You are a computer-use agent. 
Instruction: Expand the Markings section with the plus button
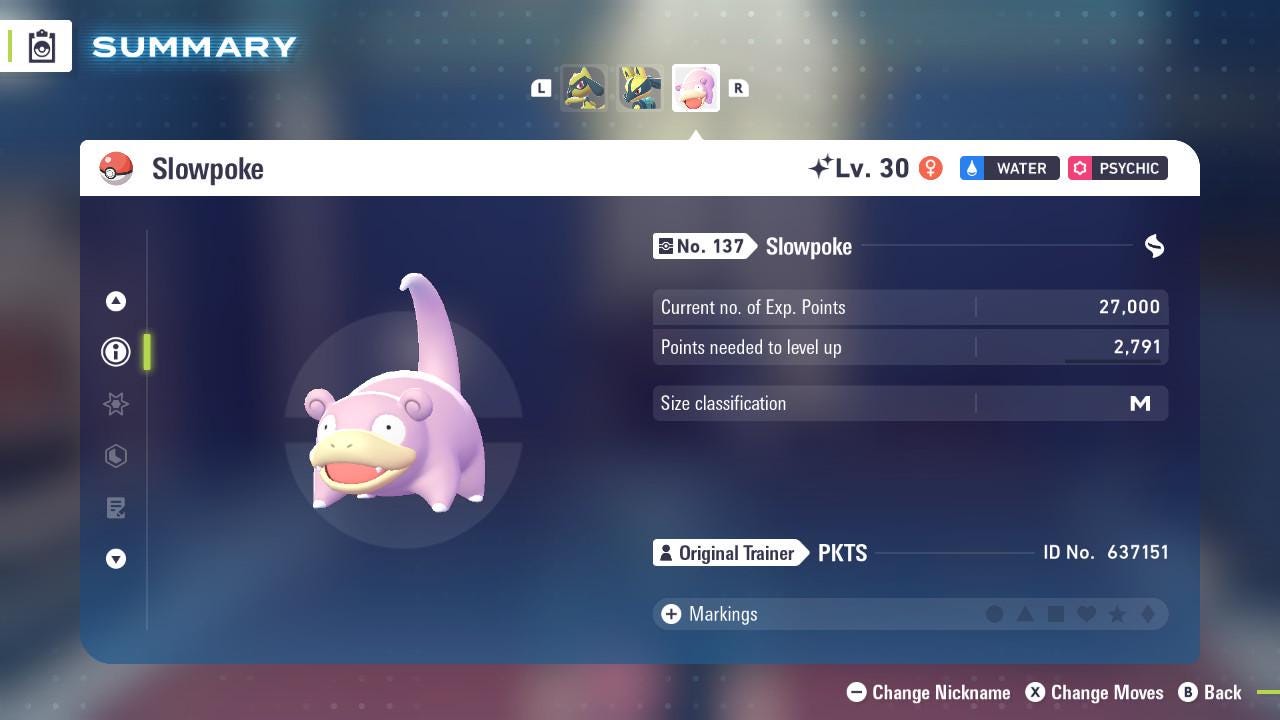click(670, 614)
